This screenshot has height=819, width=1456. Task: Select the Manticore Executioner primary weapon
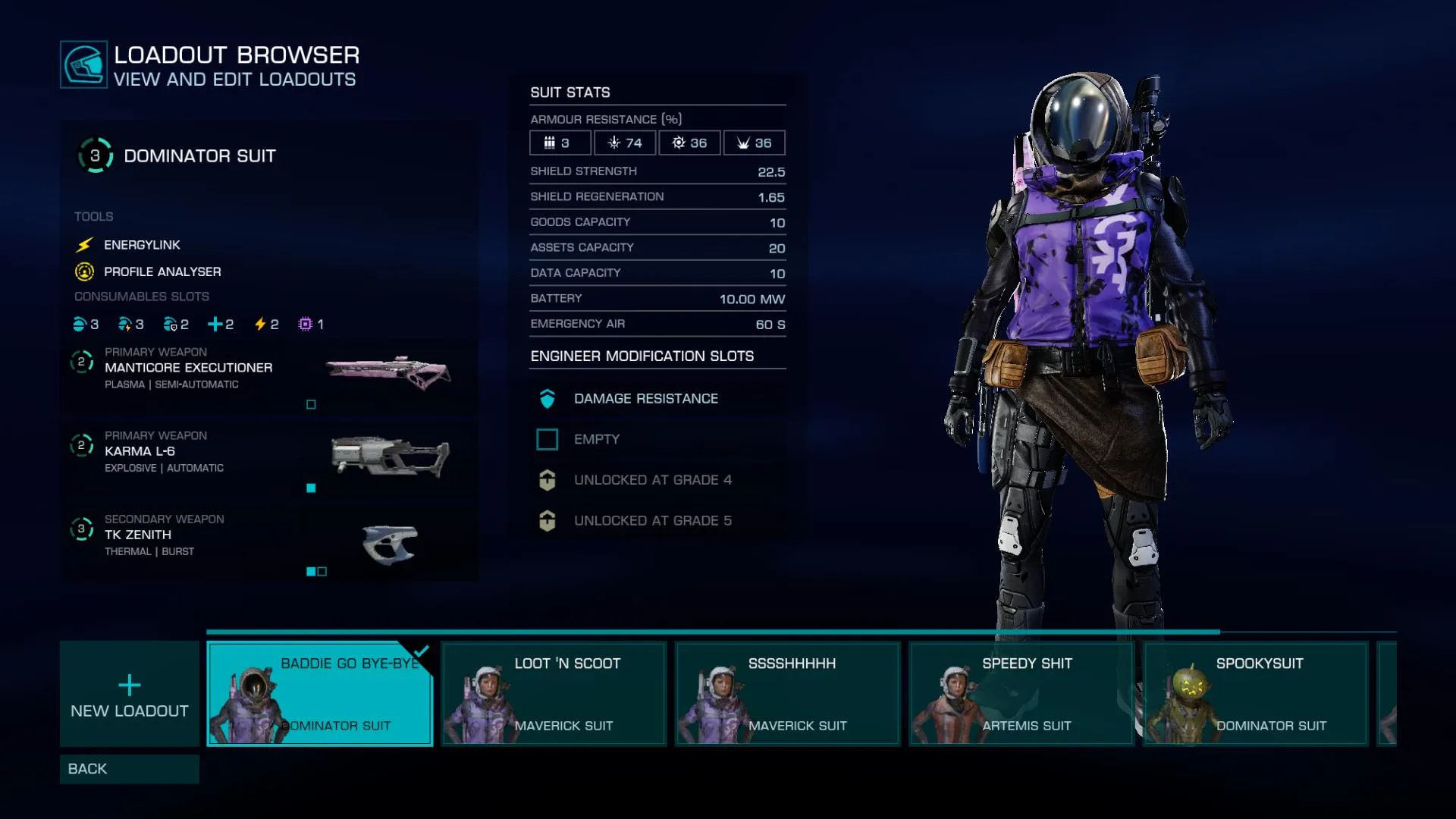[269, 375]
